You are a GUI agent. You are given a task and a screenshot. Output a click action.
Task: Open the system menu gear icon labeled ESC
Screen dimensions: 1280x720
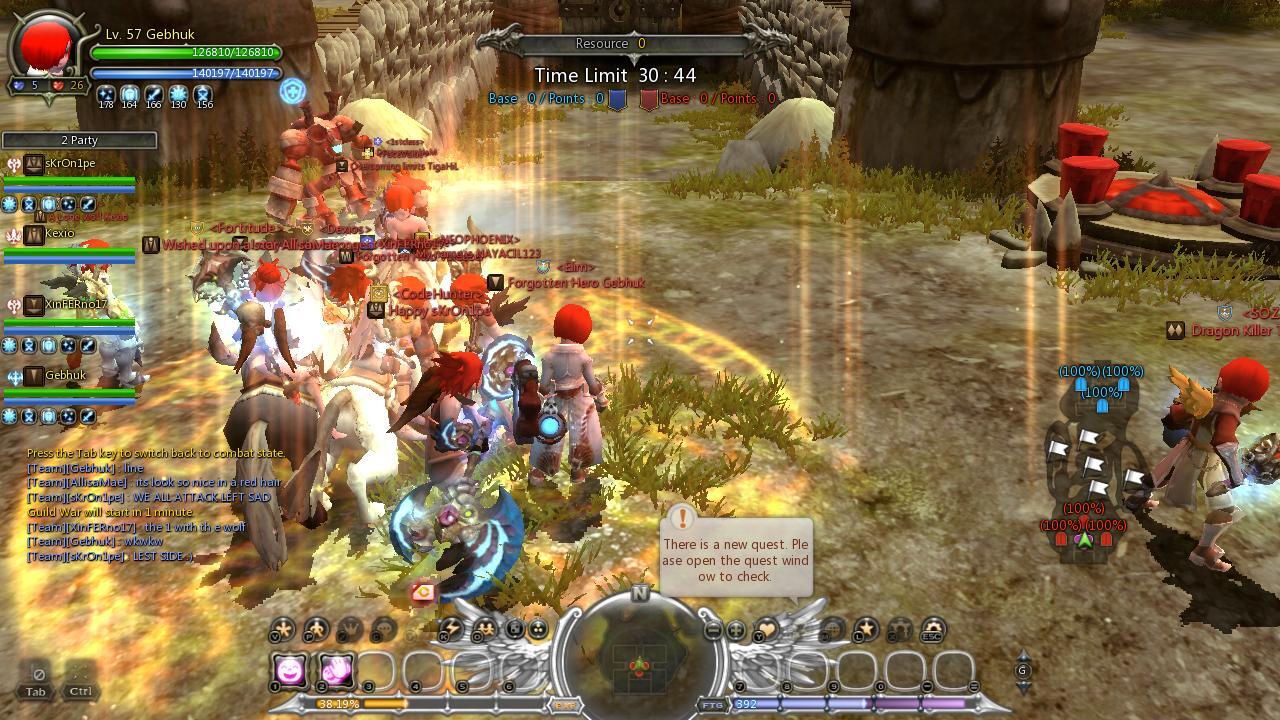pos(932,630)
